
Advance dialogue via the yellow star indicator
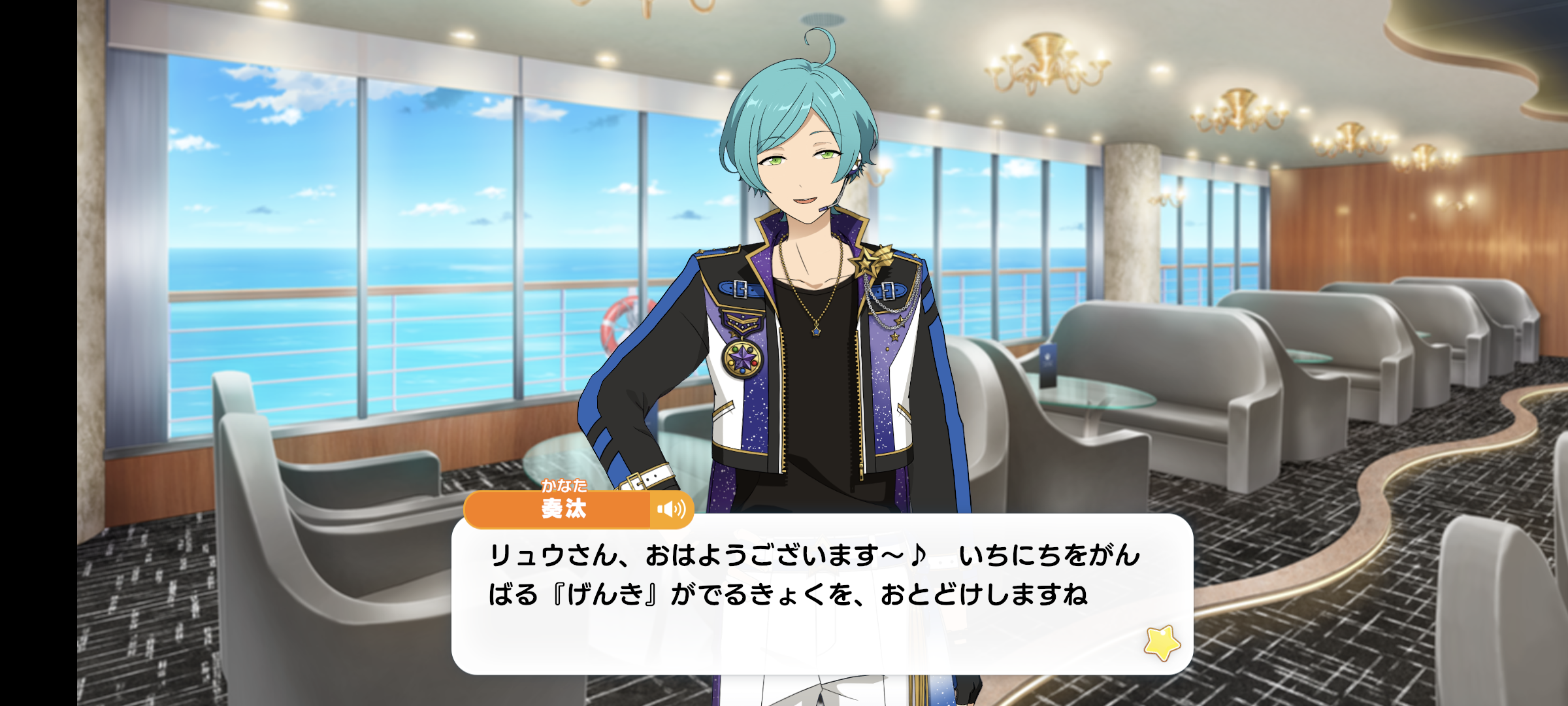(1162, 643)
